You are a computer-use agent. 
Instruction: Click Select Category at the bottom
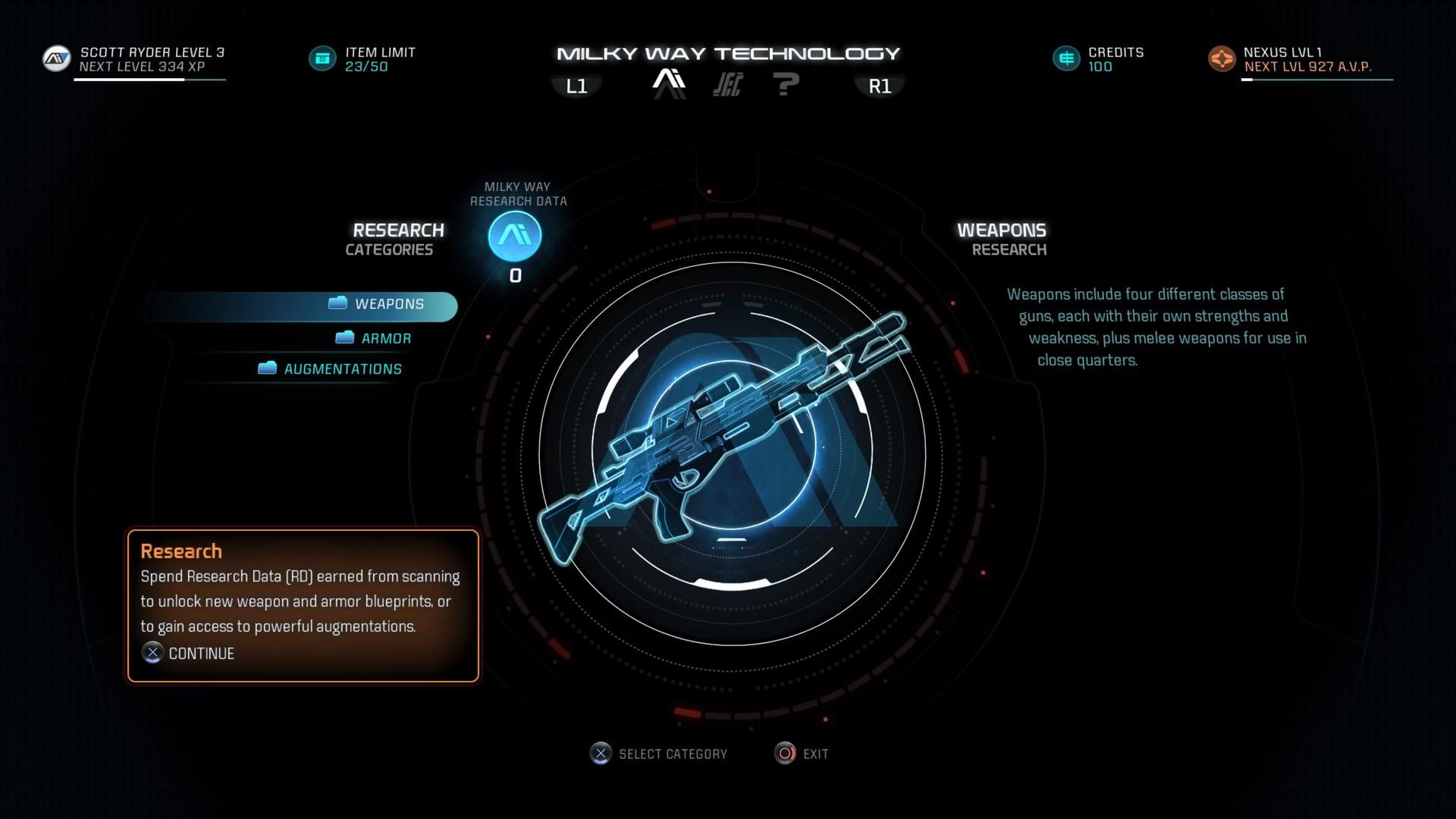point(657,753)
